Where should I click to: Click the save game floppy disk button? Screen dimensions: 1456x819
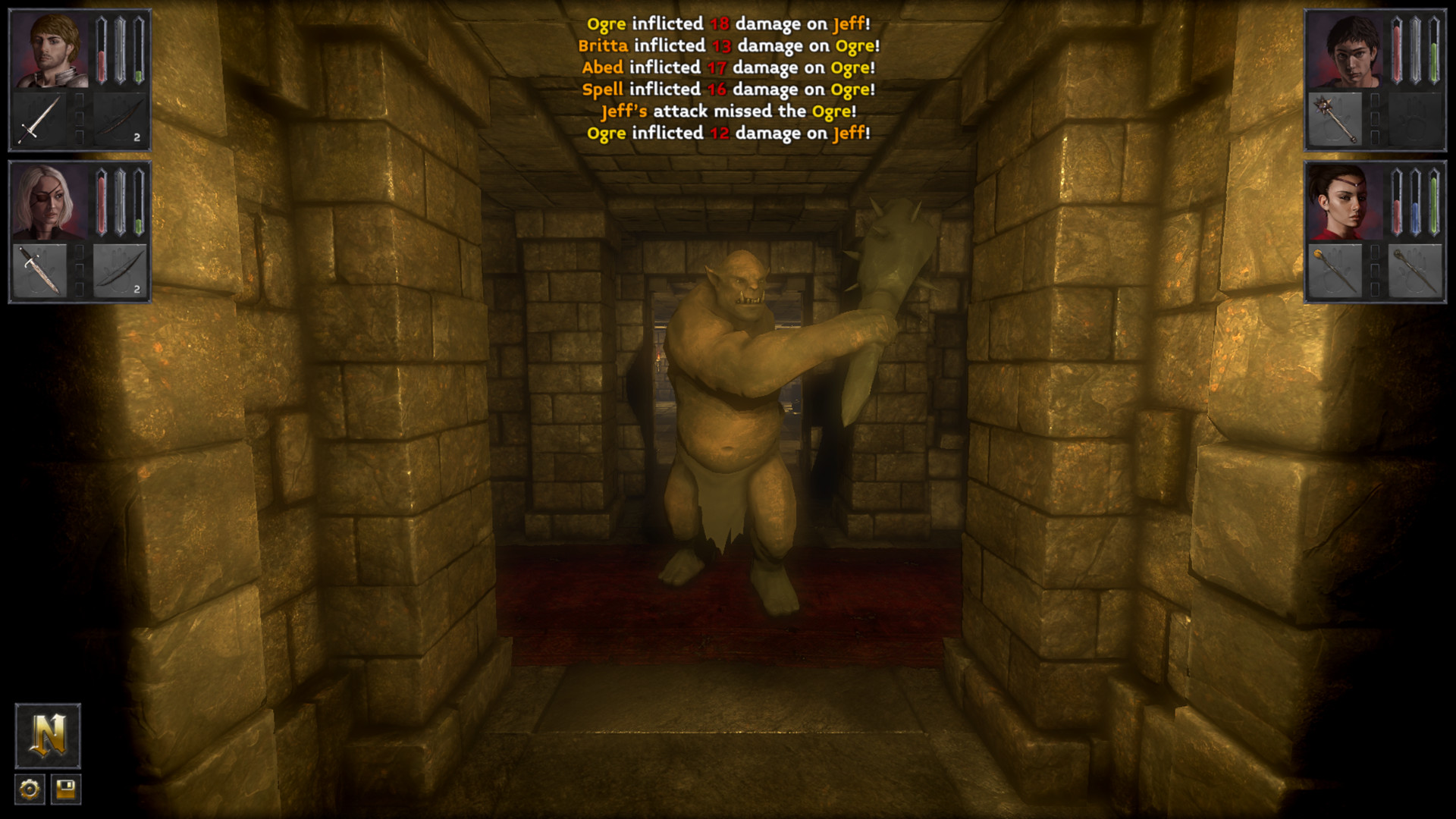pos(67,790)
